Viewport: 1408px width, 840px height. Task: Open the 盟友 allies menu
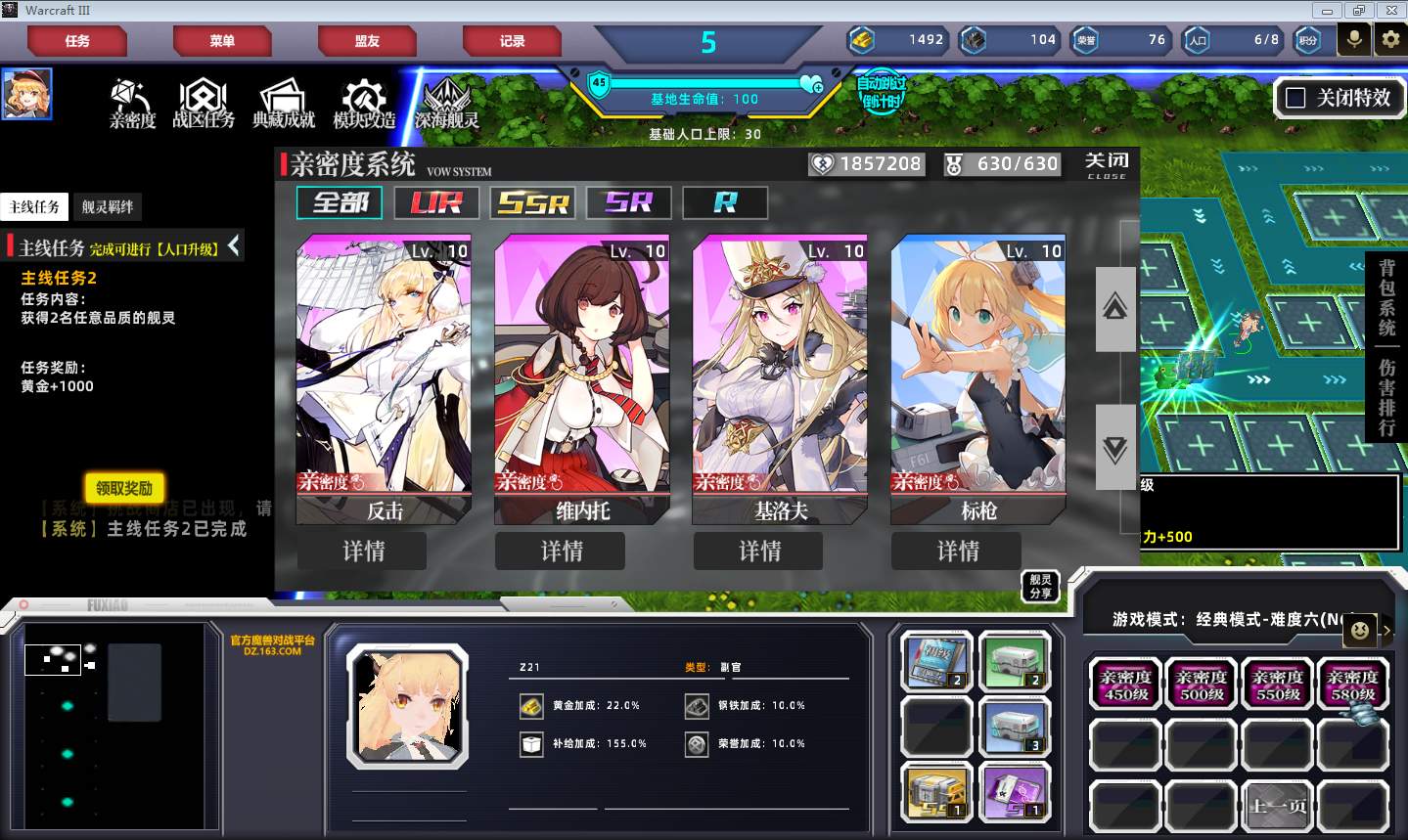[x=367, y=41]
